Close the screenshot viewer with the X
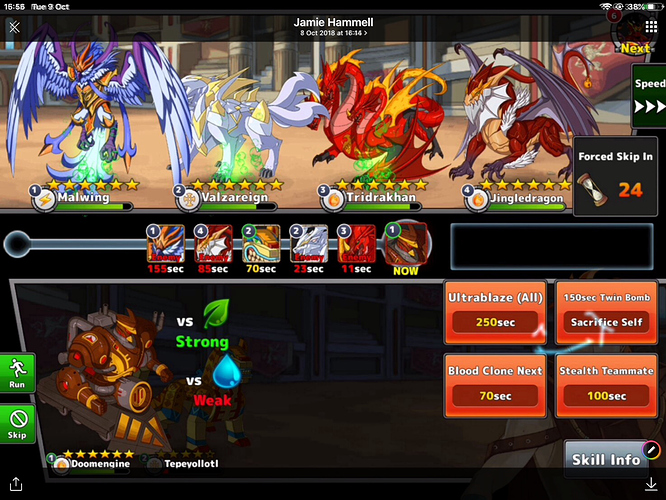Viewport: 666px width, 500px height. (x=14, y=28)
